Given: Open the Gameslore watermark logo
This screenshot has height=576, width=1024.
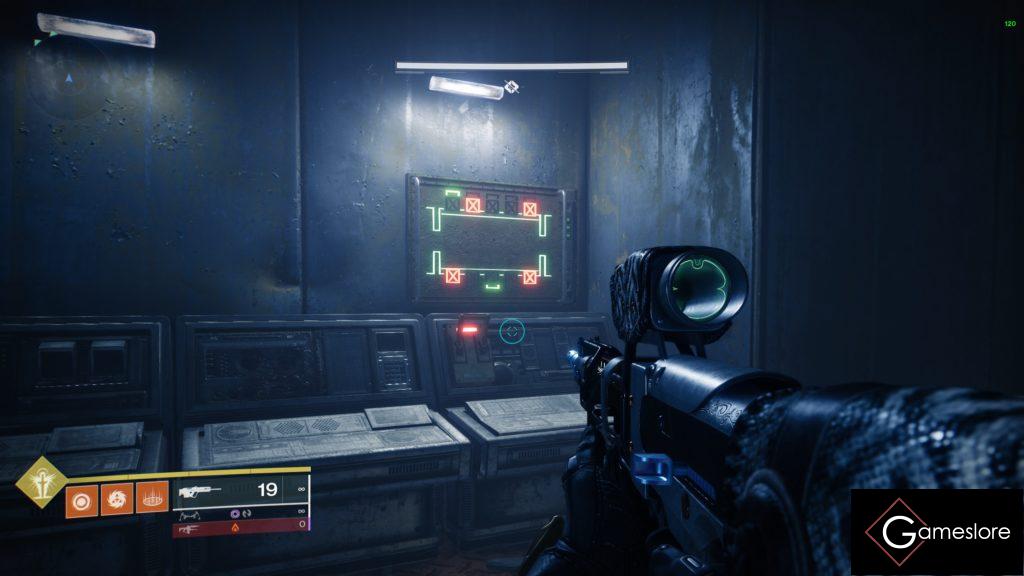Looking at the screenshot, I should point(936,531).
